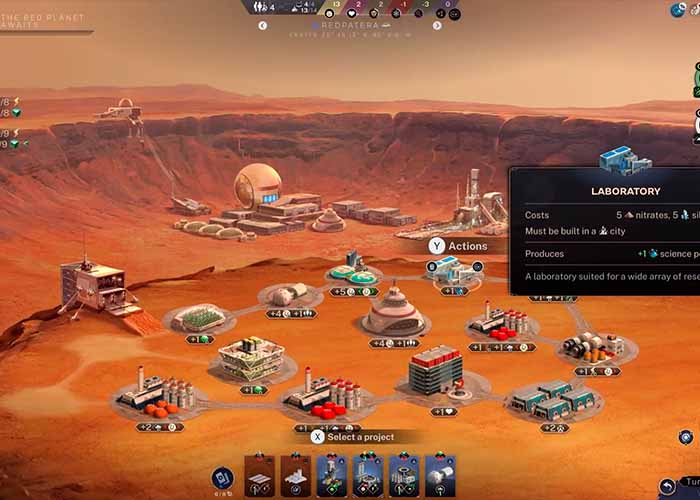Select the laboratory building tile
The image size is (700, 500).
(x=453, y=272)
